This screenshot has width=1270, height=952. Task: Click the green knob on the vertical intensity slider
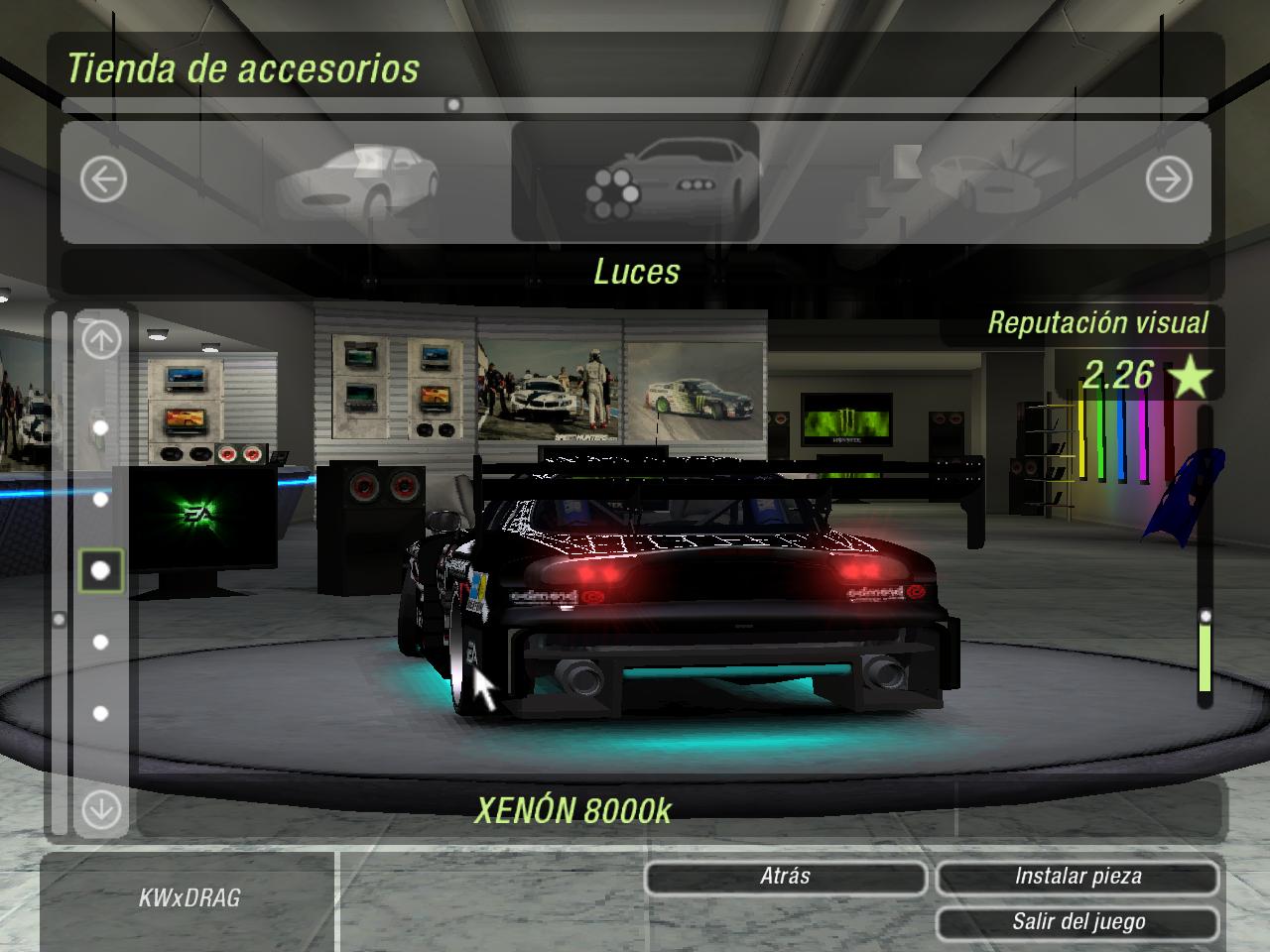point(1206,615)
